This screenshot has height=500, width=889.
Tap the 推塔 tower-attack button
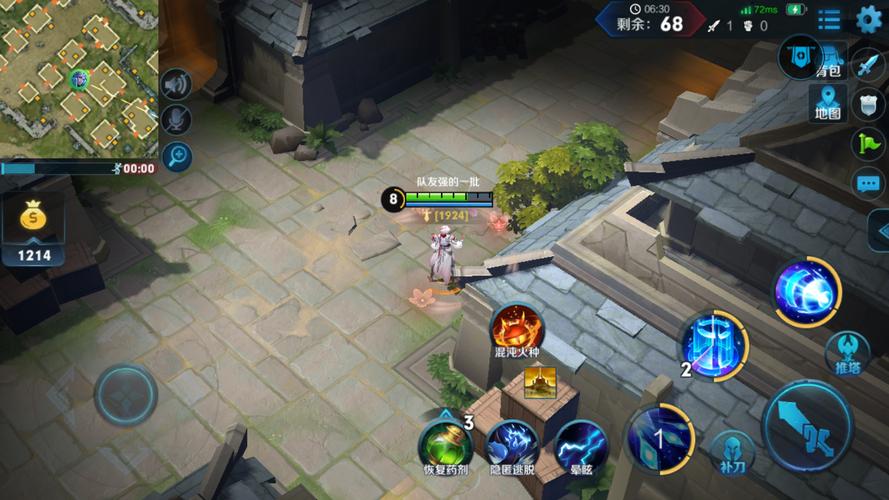[846, 352]
